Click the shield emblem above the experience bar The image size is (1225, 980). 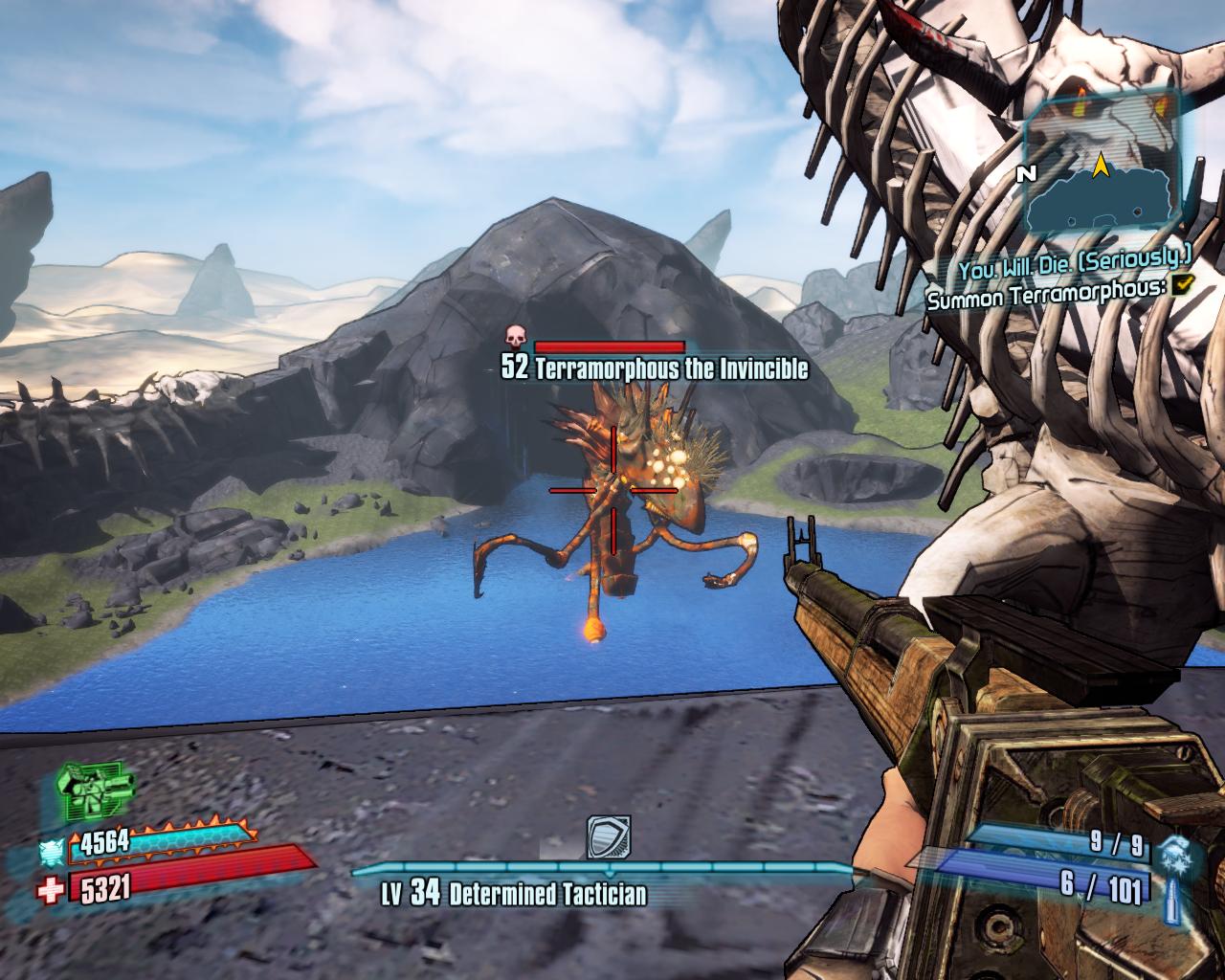pos(609,837)
